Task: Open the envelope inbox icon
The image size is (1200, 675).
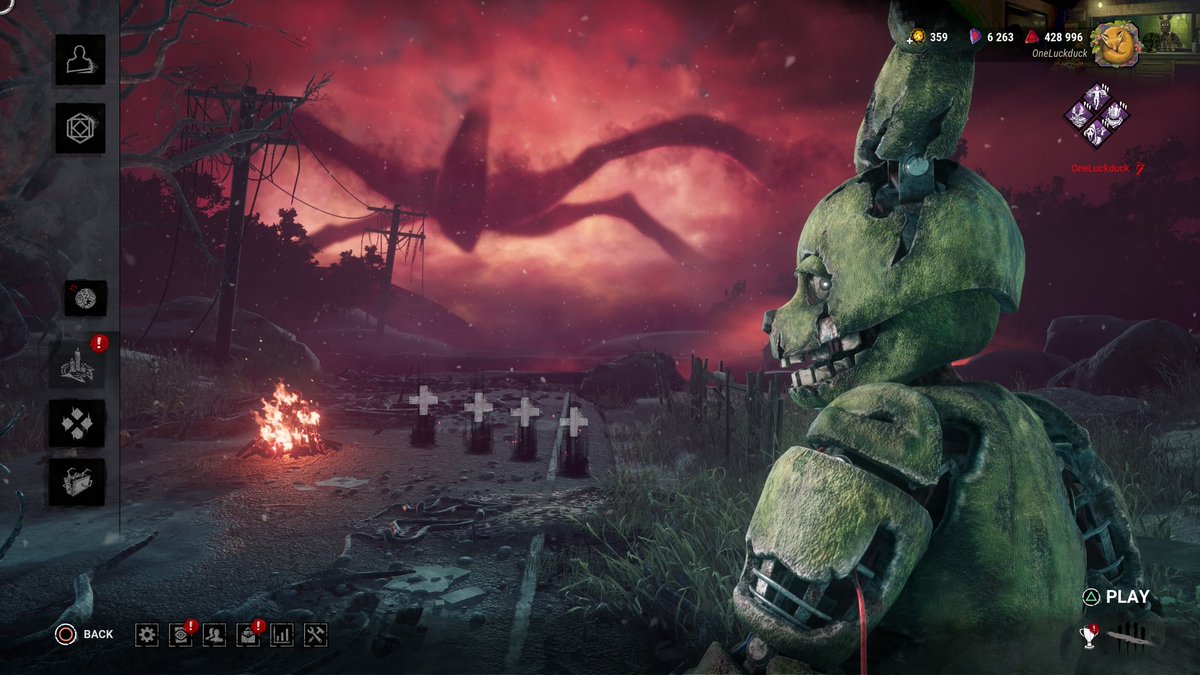Action: pyautogui.click(x=248, y=634)
